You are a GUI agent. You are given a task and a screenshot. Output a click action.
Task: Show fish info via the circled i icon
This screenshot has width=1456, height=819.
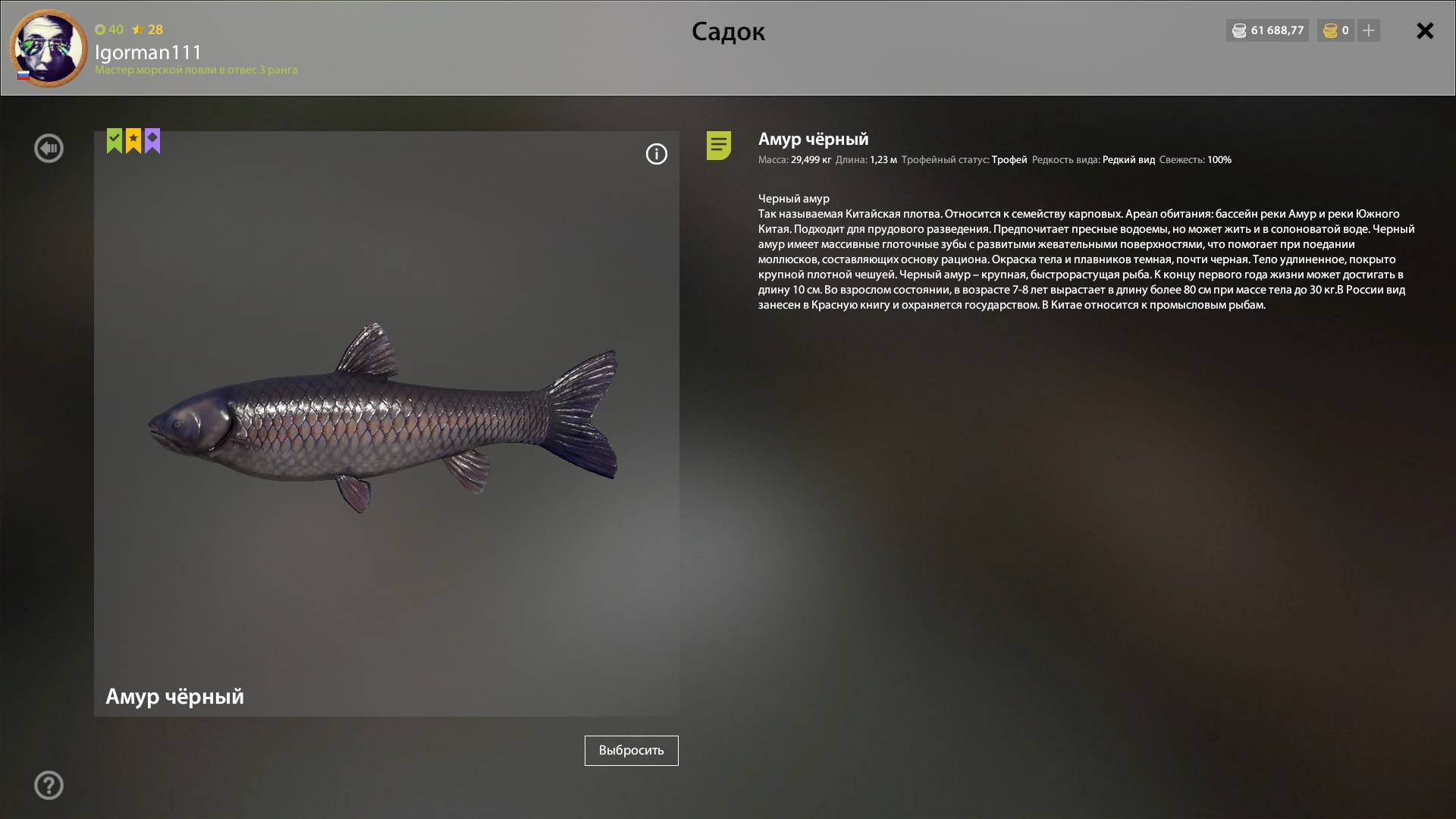[x=657, y=155]
